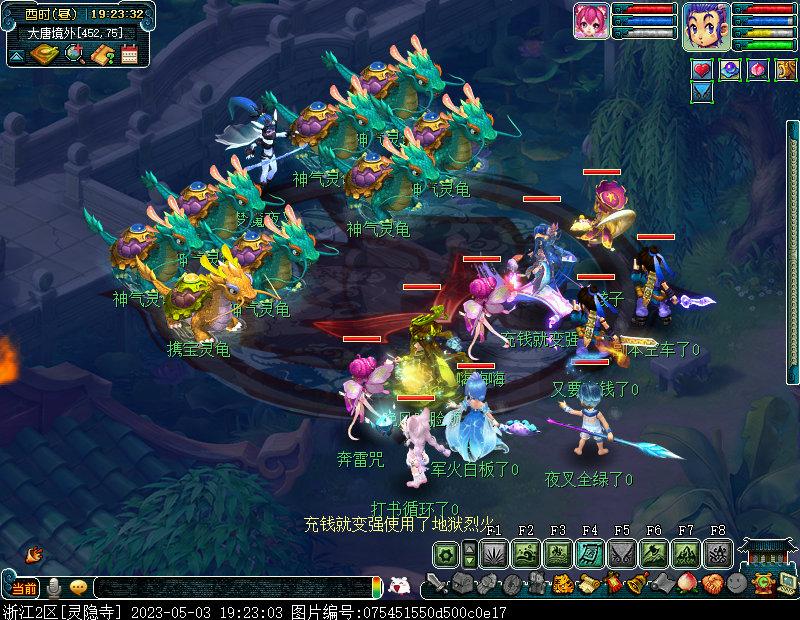Image resolution: width=800 pixels, height=620 pixels.
Task: Open the computer system menu icon
Action: coord(785,584)
